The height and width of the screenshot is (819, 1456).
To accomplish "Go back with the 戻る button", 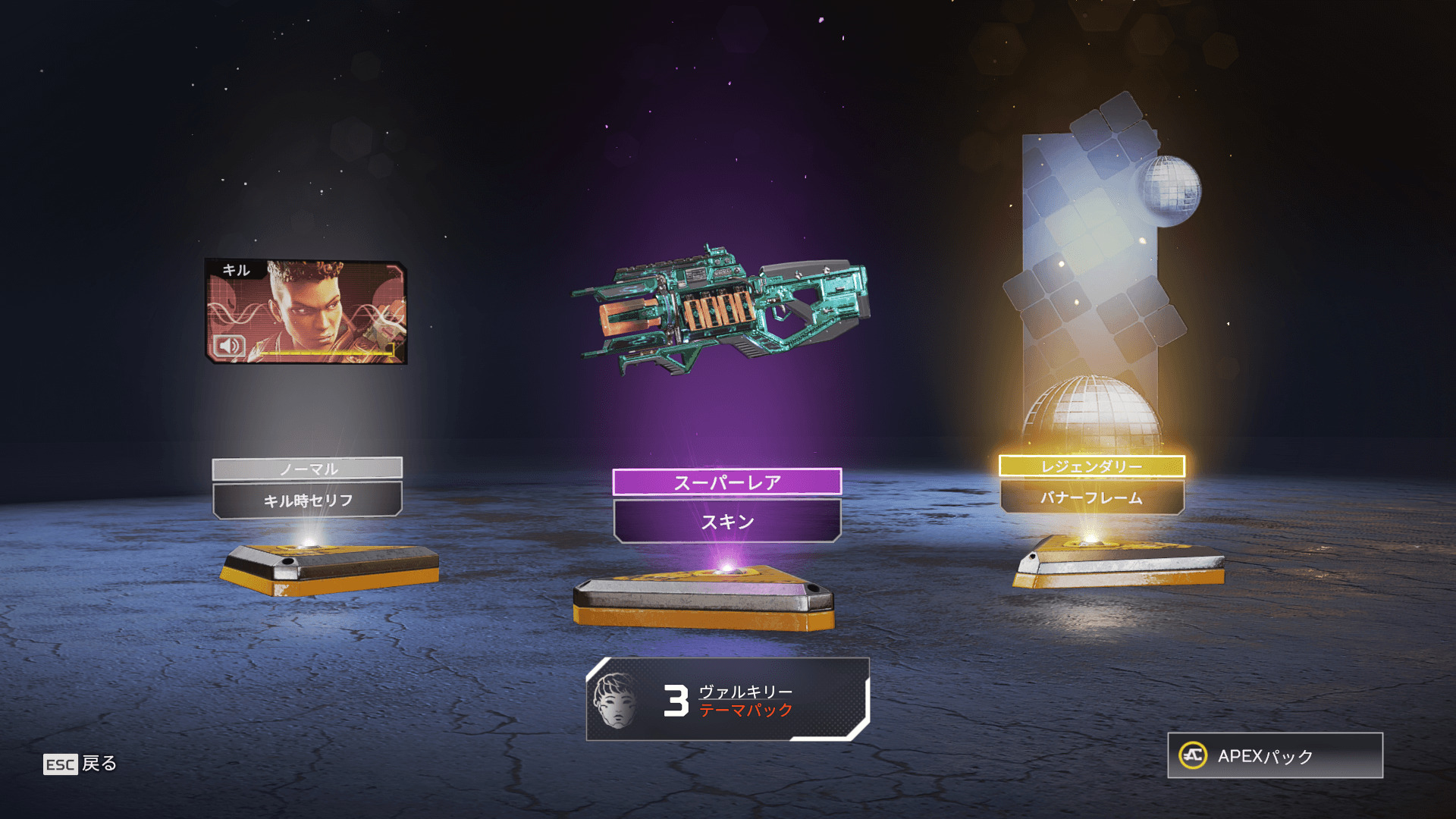I will click(80, 764).
